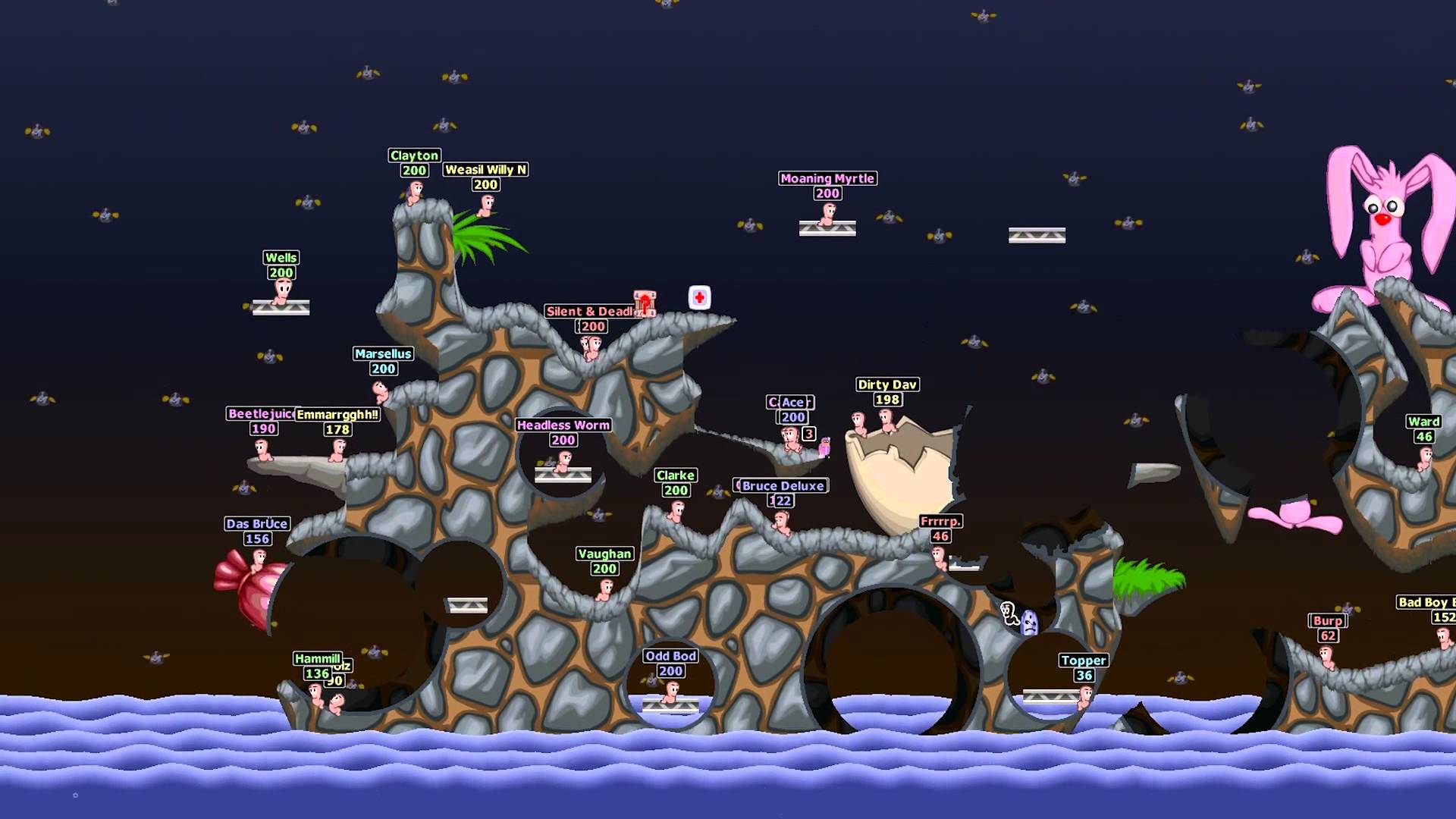Viewport: 1456px width, 819px height.
Task: Click the Wells name label
Action: click(281, 258)
